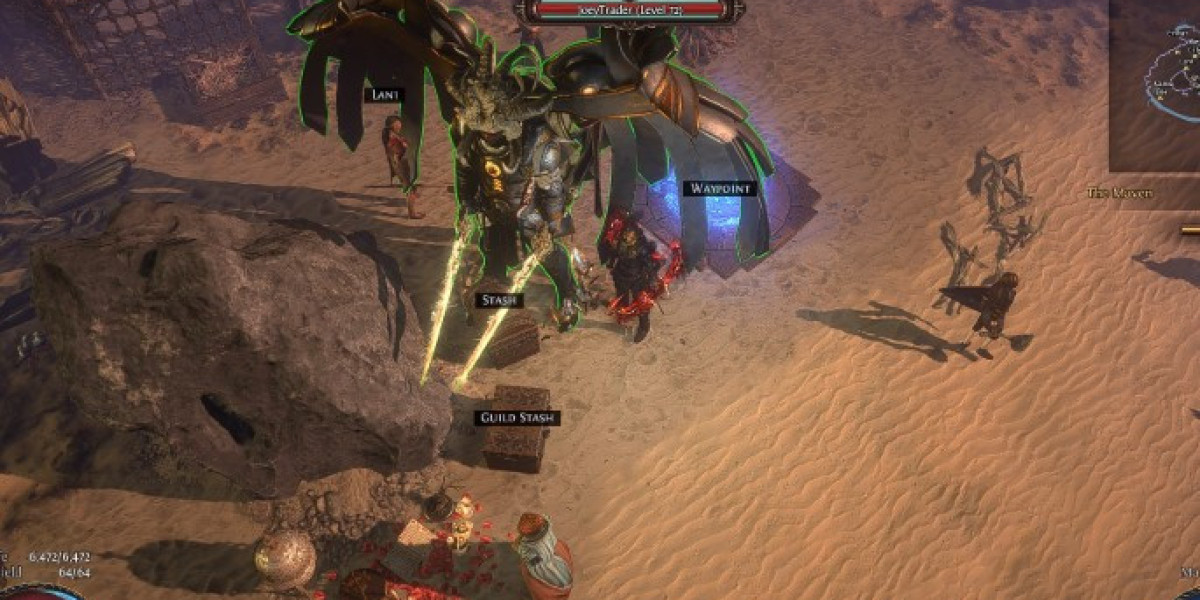The height and width of the screenshot is (600, 1200).
Task: Click the Lani name label
Action: tap(383, 95)
